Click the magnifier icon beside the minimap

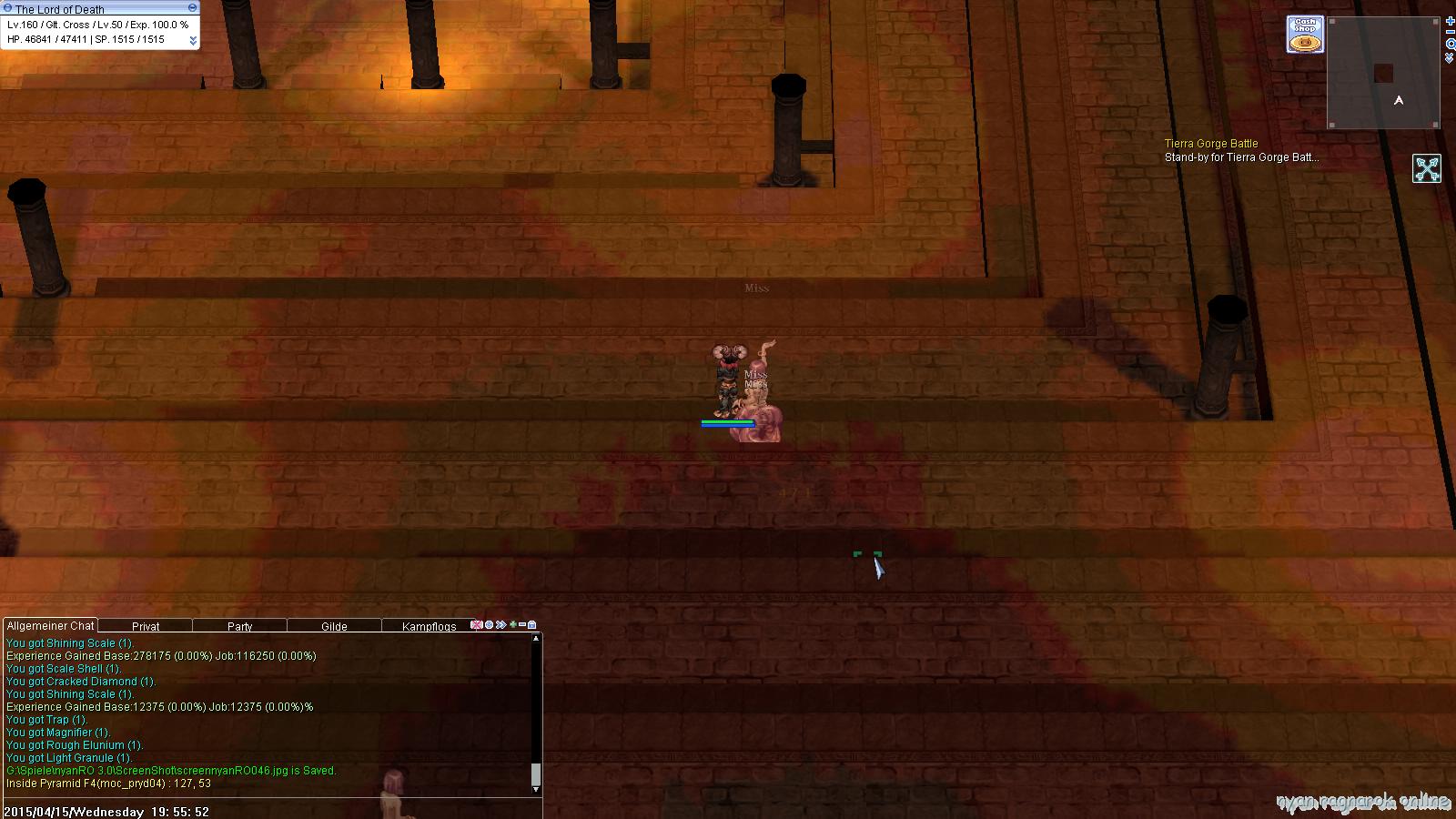pyautogui.click(x=1450, y=45)
